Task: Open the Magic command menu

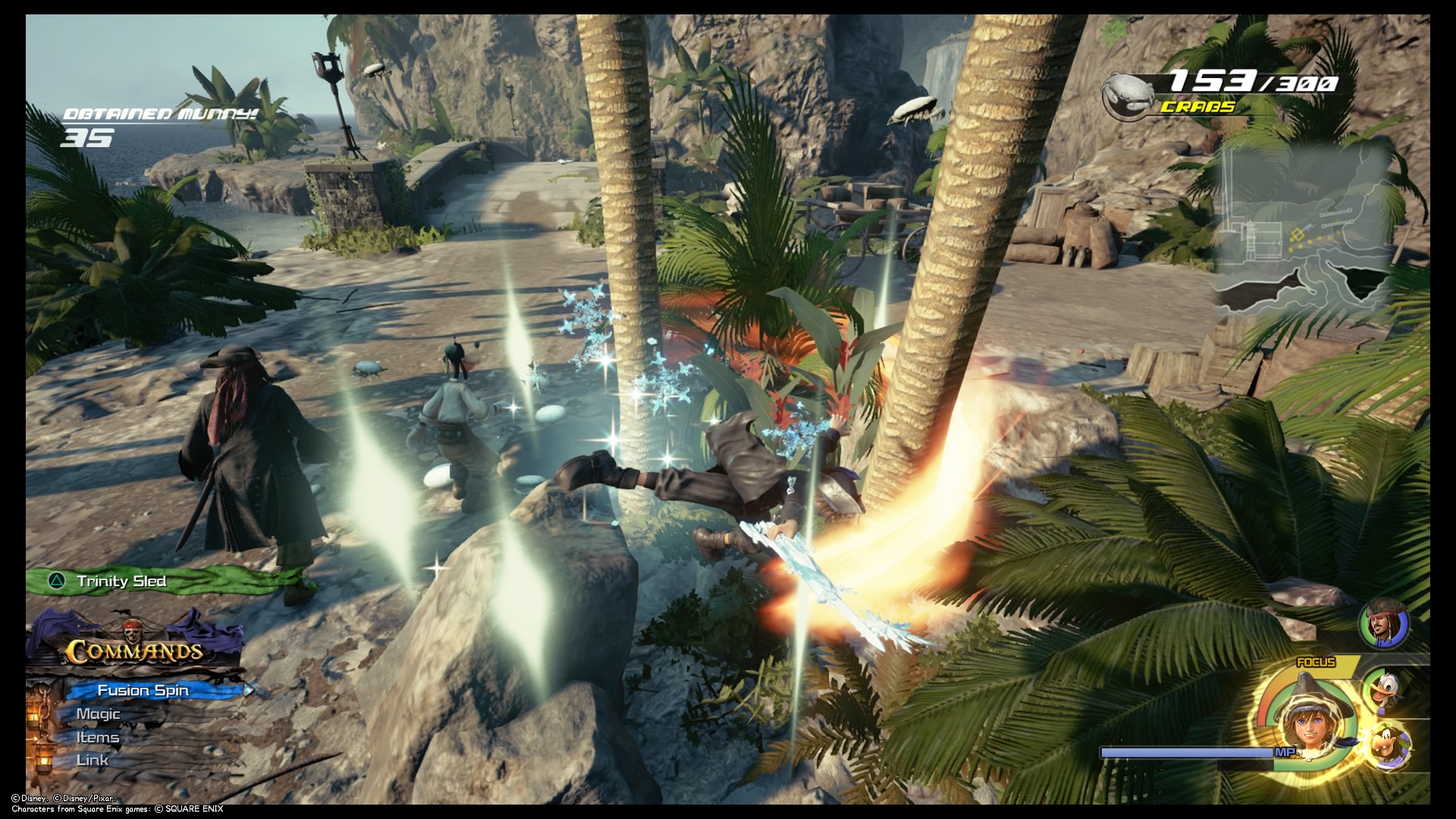Action: 99,714
